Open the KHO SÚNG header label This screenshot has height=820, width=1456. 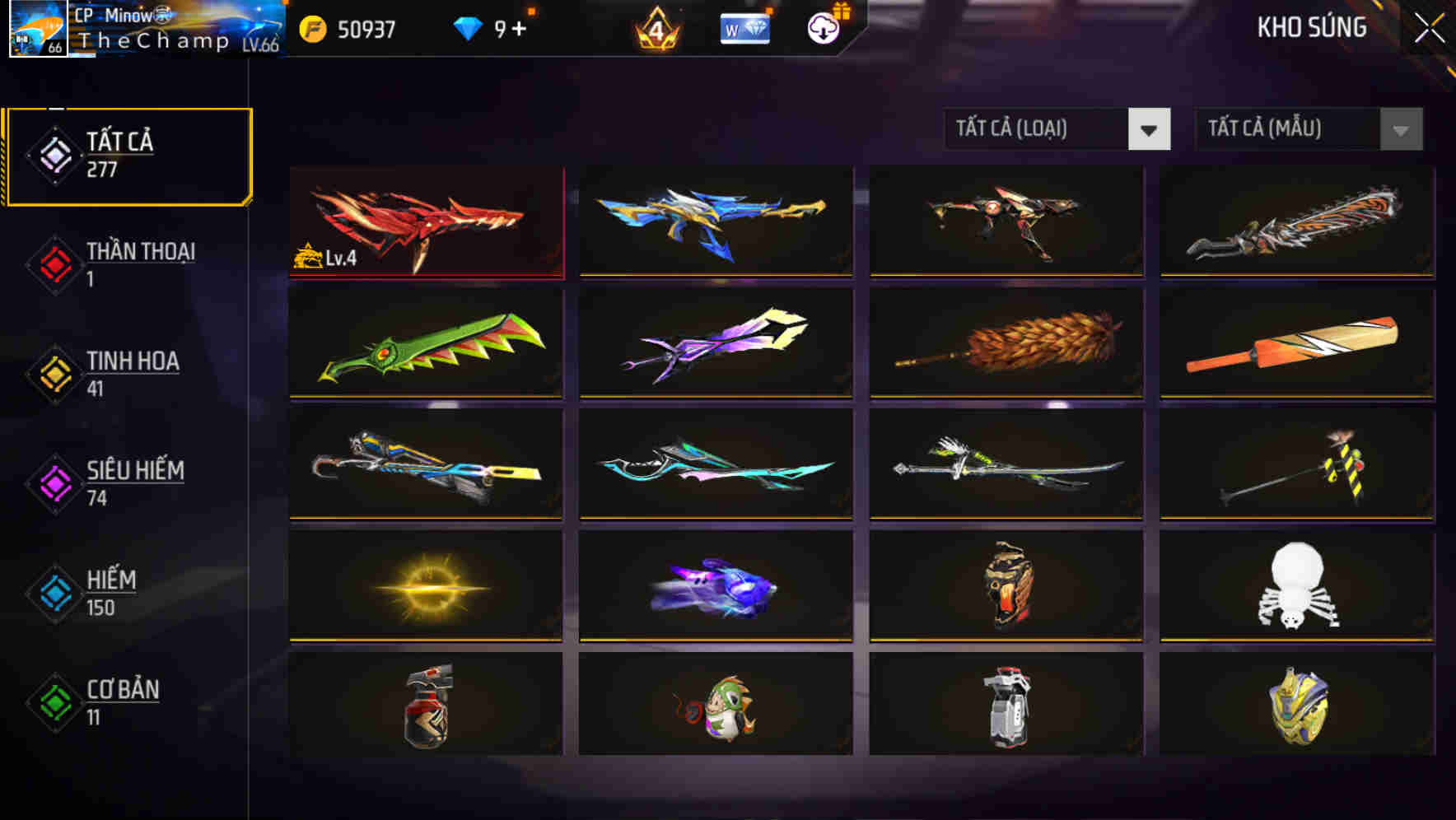point(1314,27)
